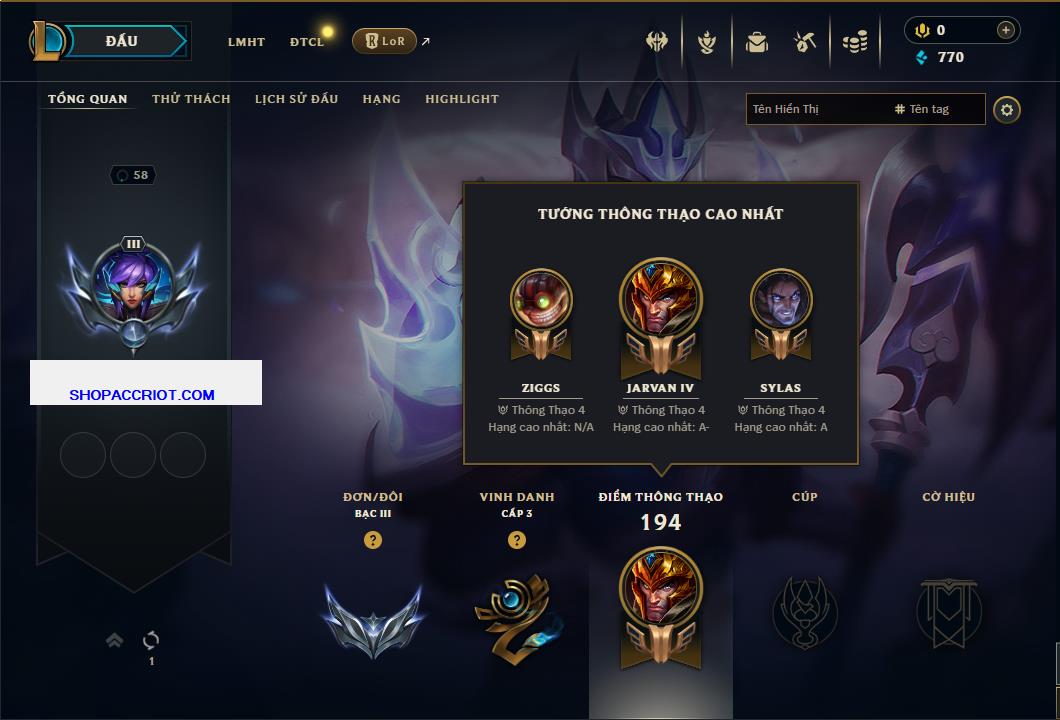Open the coin stack store icon

click(x=854, y=42)
